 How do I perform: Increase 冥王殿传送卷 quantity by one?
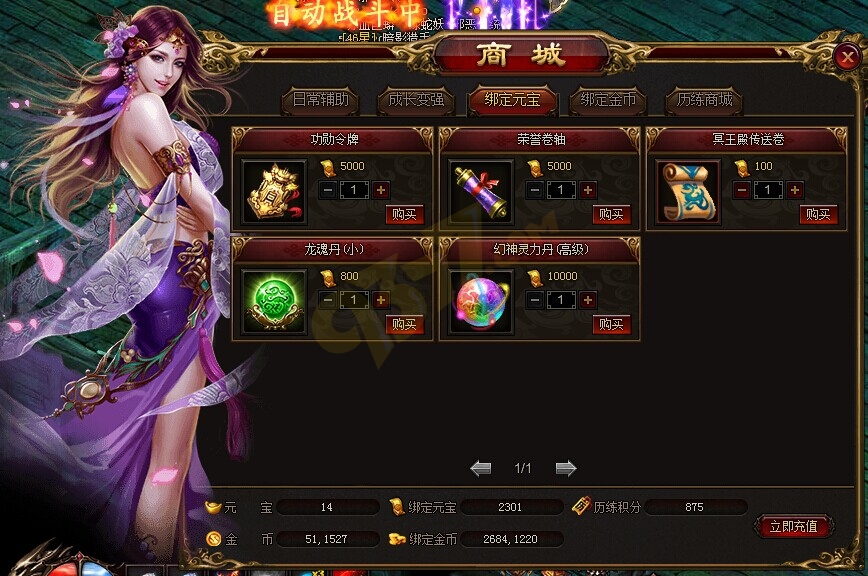click(794, 190)
